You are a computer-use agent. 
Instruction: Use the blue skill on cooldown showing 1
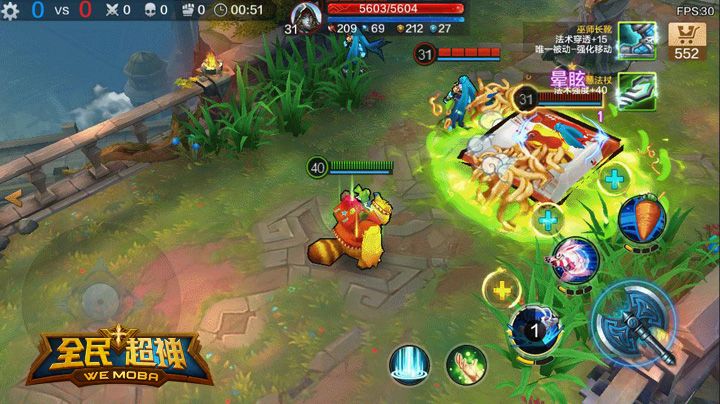[x=531, y=329]
